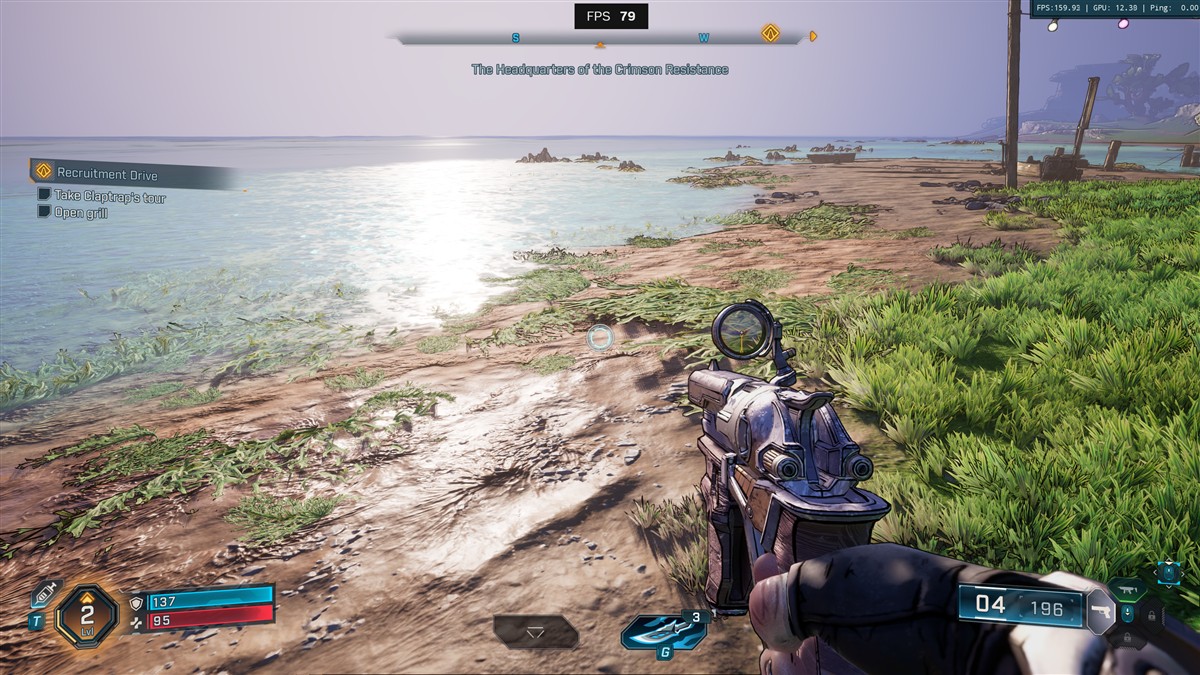The height and width of the screenshot is (675, 1200).
Task: Expand the bottom center chevron panel
Action: click(x=535, y=632)
